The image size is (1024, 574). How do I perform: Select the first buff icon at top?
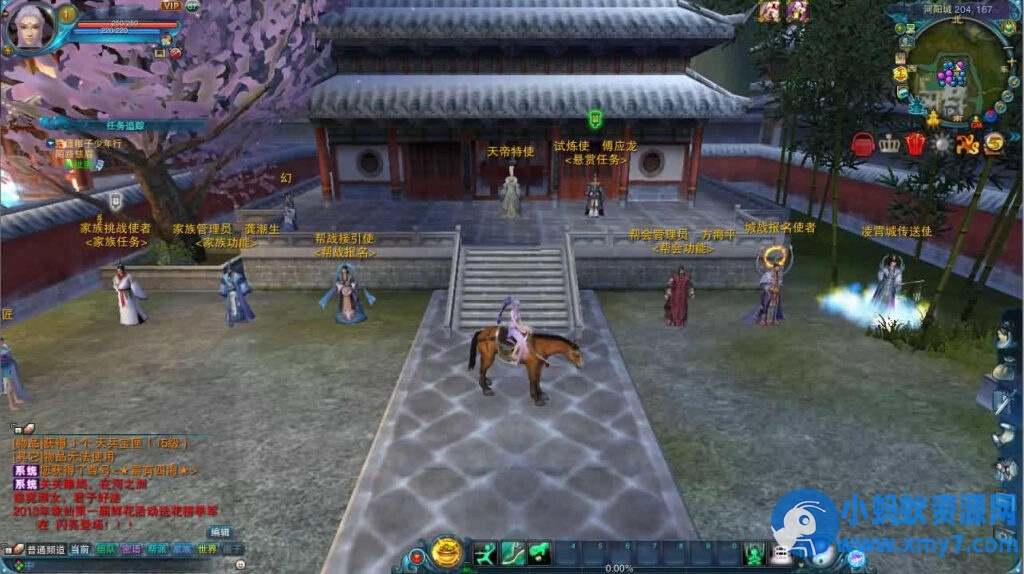tap(769, 11)
